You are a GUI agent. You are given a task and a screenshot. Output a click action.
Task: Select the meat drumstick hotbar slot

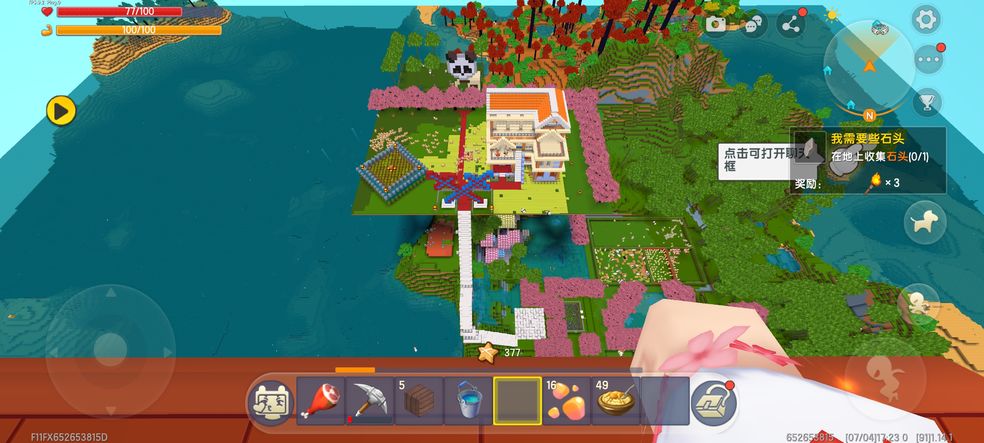pos(321,401)
